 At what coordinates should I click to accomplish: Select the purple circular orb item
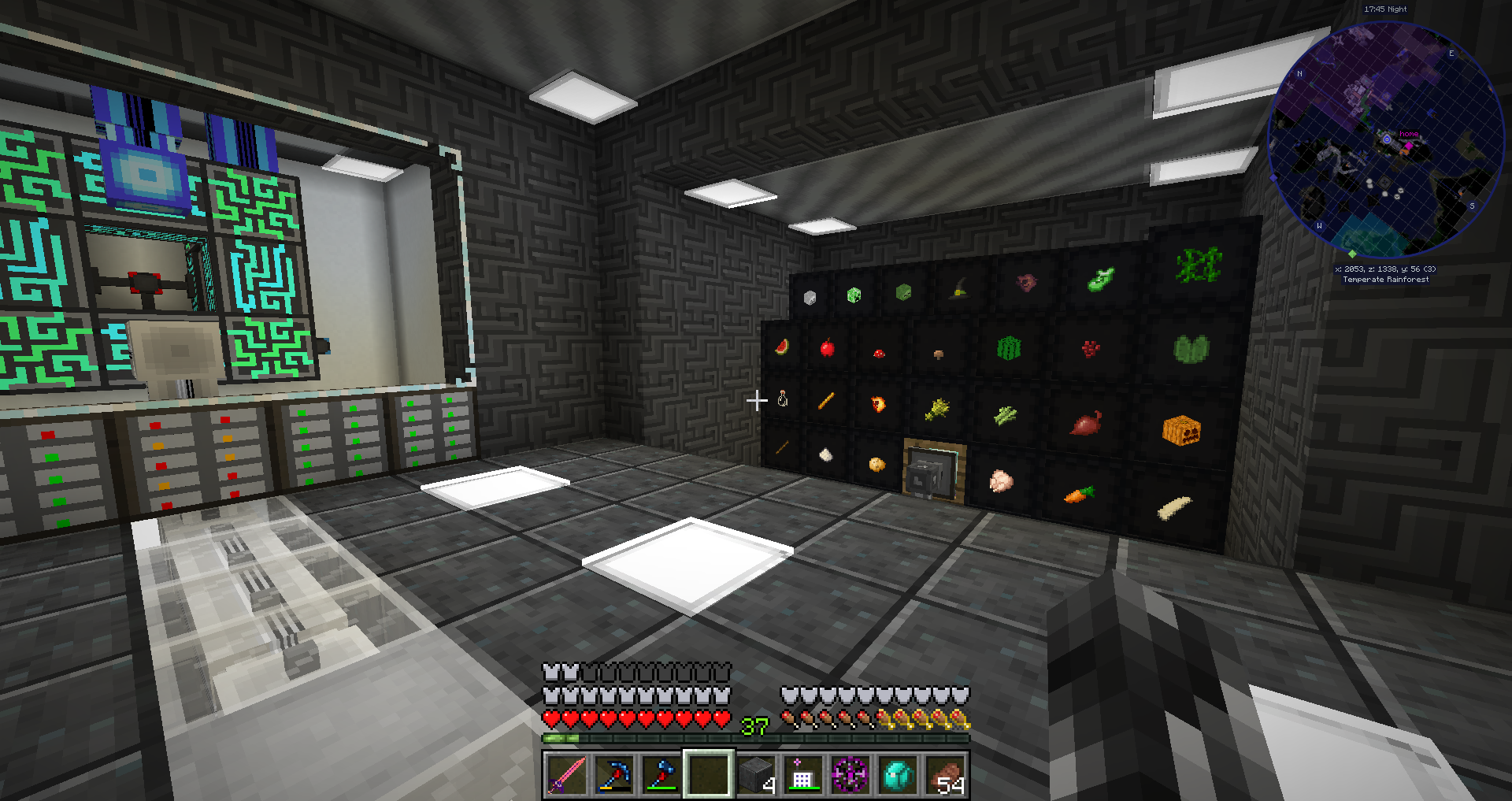click(850, 774)
